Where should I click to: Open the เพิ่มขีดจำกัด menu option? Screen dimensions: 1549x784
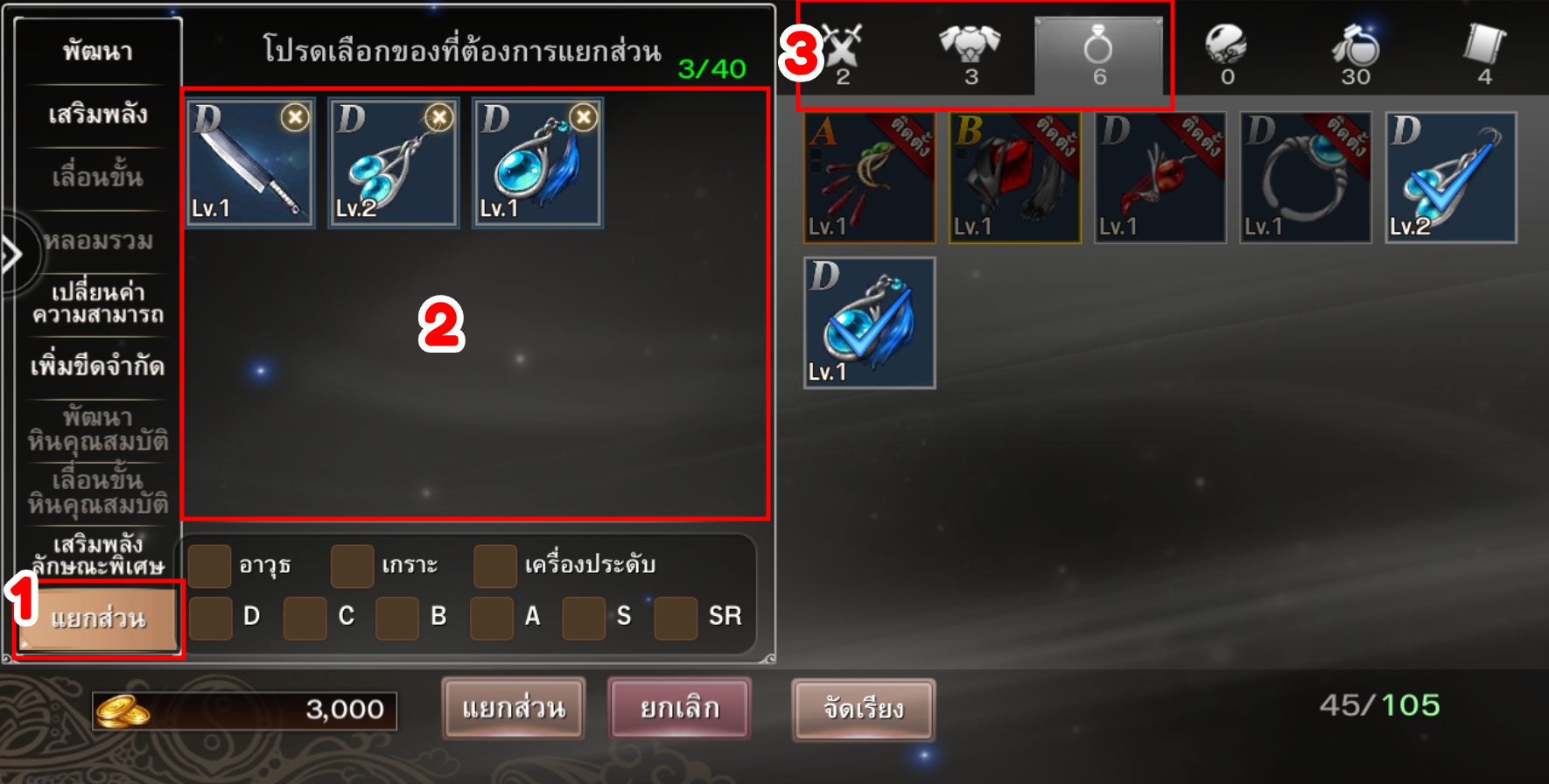[97, 366]
